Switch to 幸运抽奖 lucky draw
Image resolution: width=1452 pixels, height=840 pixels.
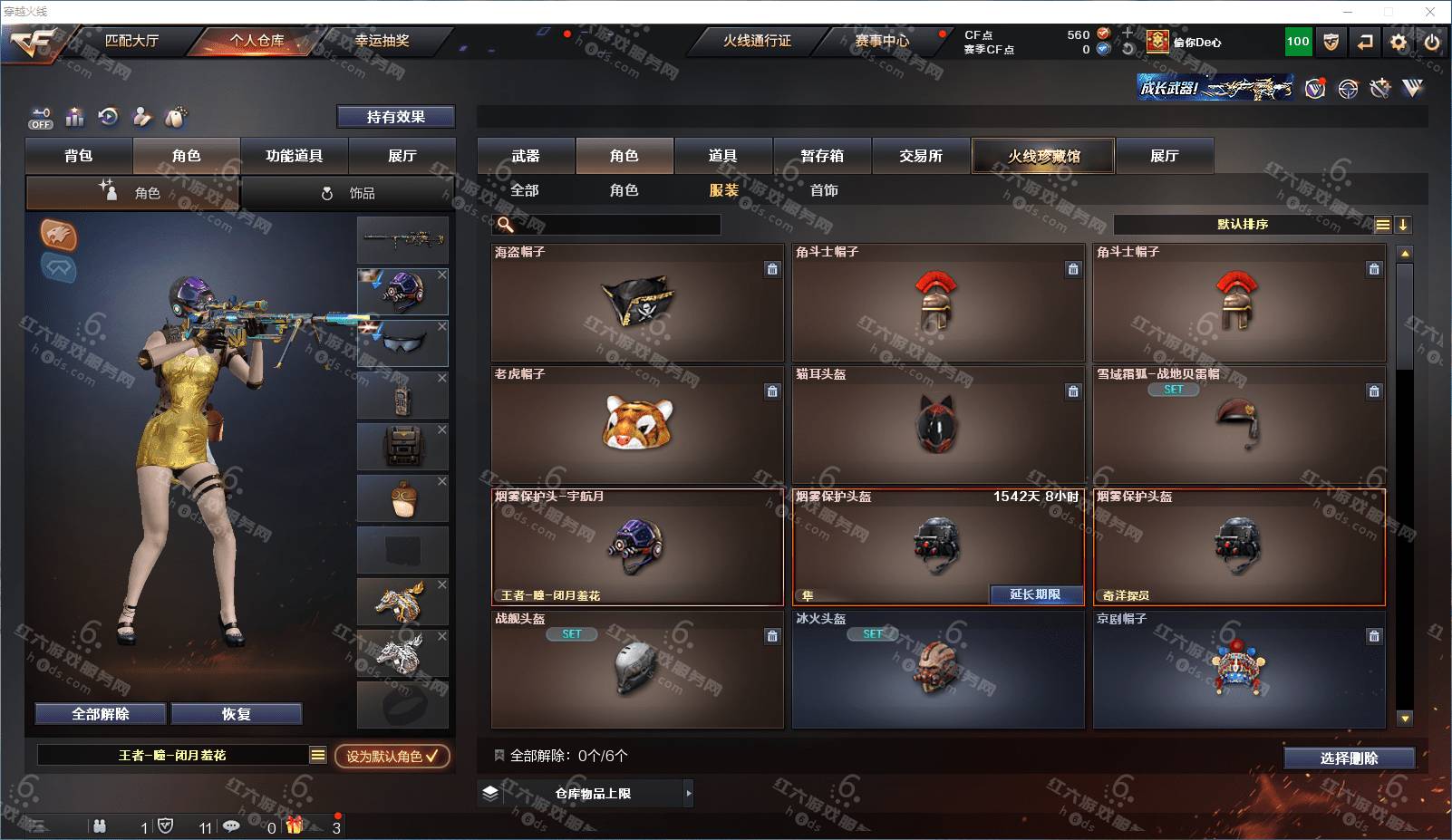click(x=382, y=41)
